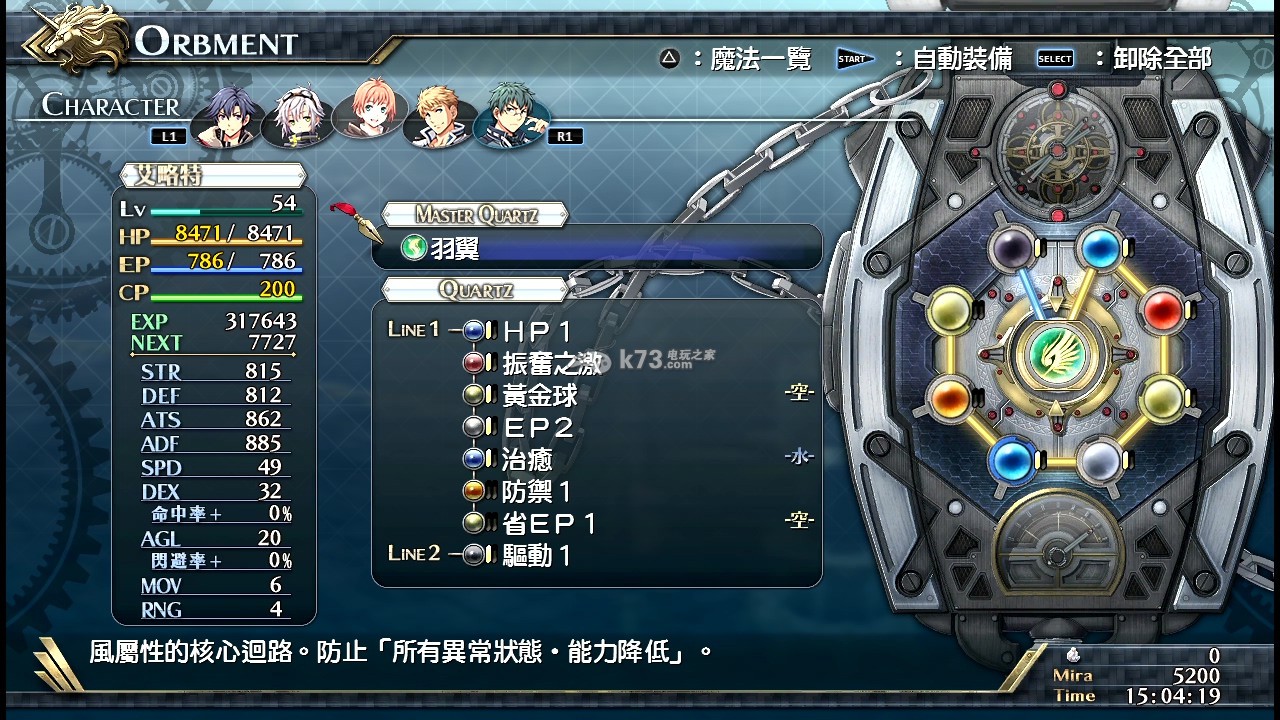Pick the 驅動1 quartz on Line 2
Viewport: 1280px width, 720px height.
tap(537, 555)
